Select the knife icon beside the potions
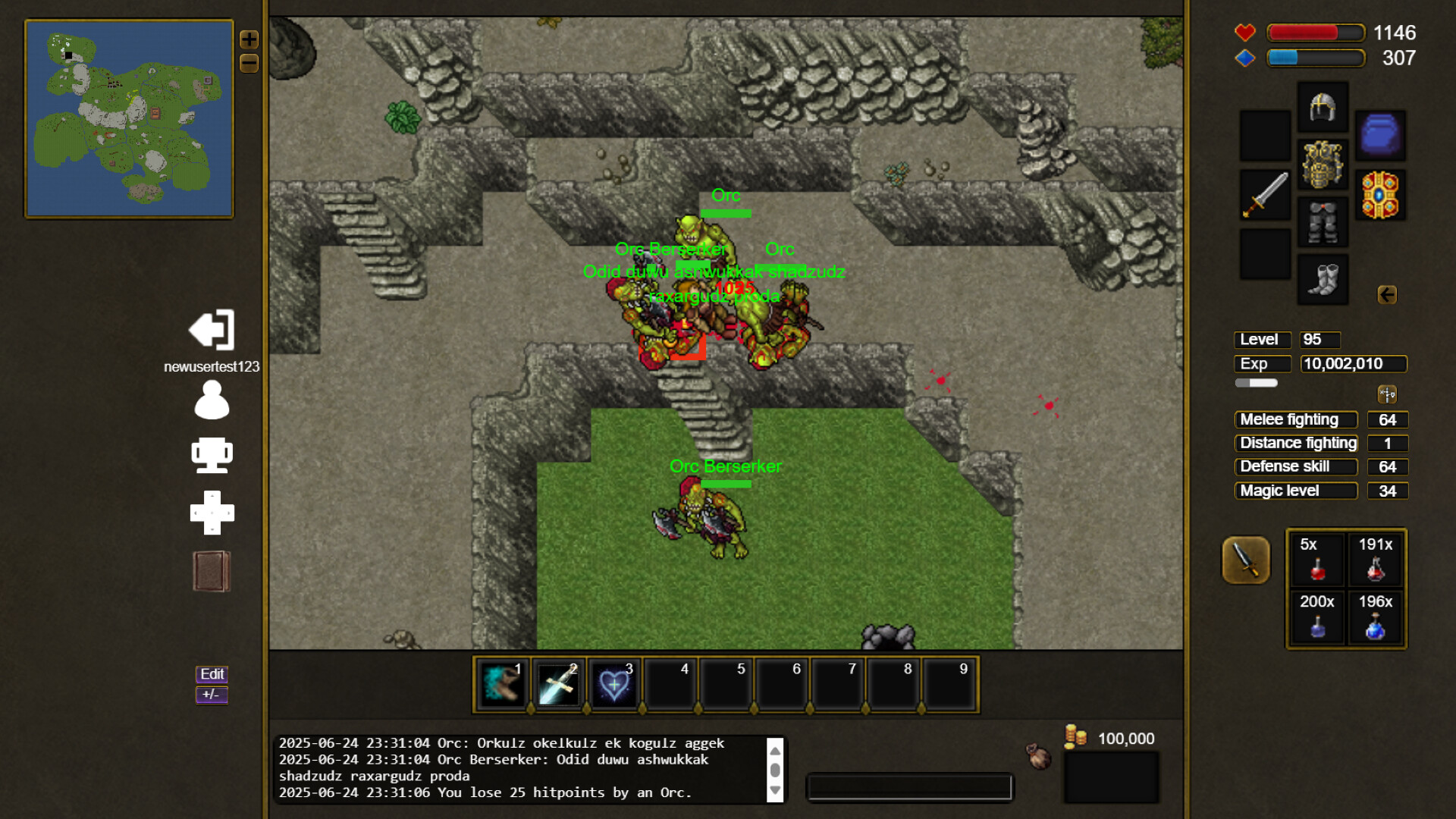 1246,561
